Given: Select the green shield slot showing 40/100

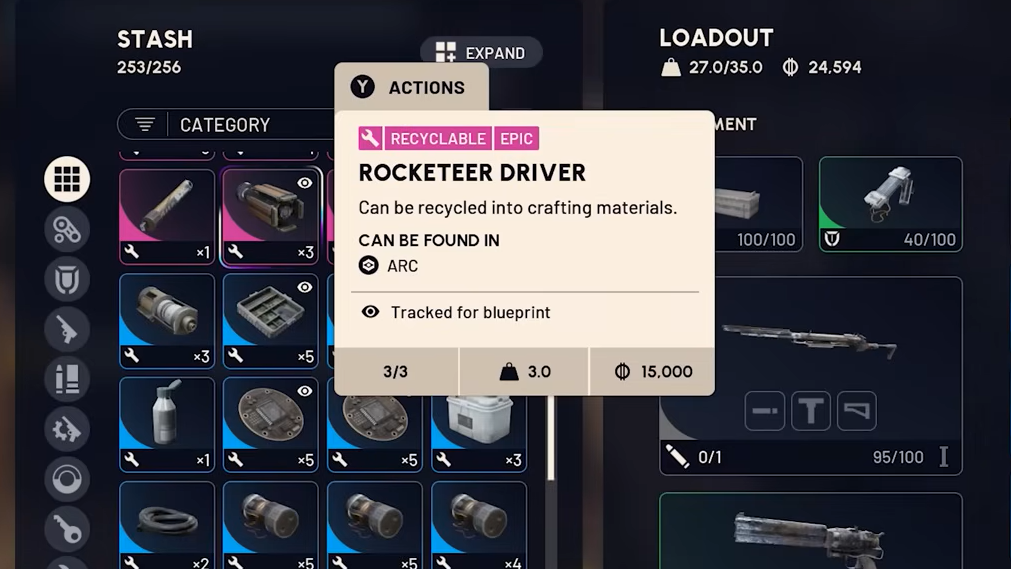Looking at the screenshot, I should pos(890,204).
